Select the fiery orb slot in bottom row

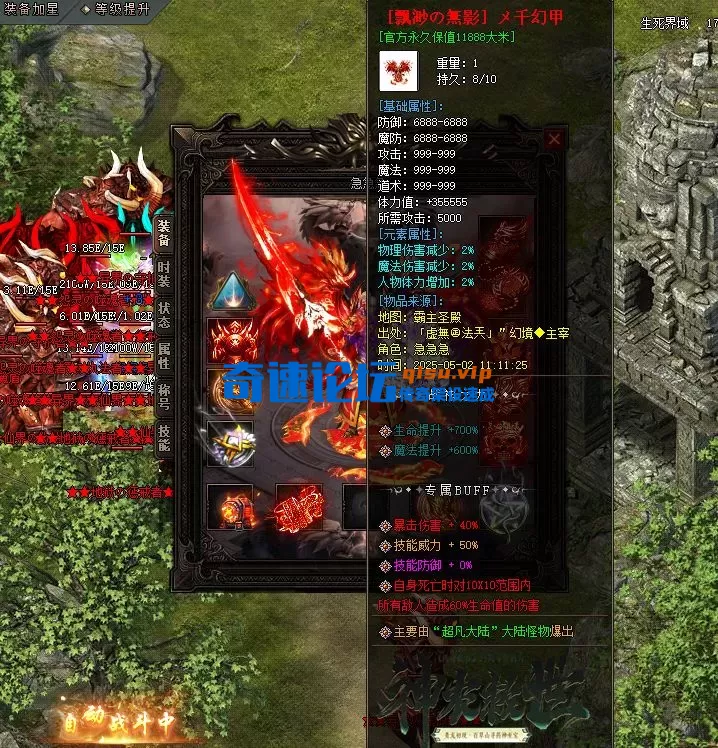230,505
